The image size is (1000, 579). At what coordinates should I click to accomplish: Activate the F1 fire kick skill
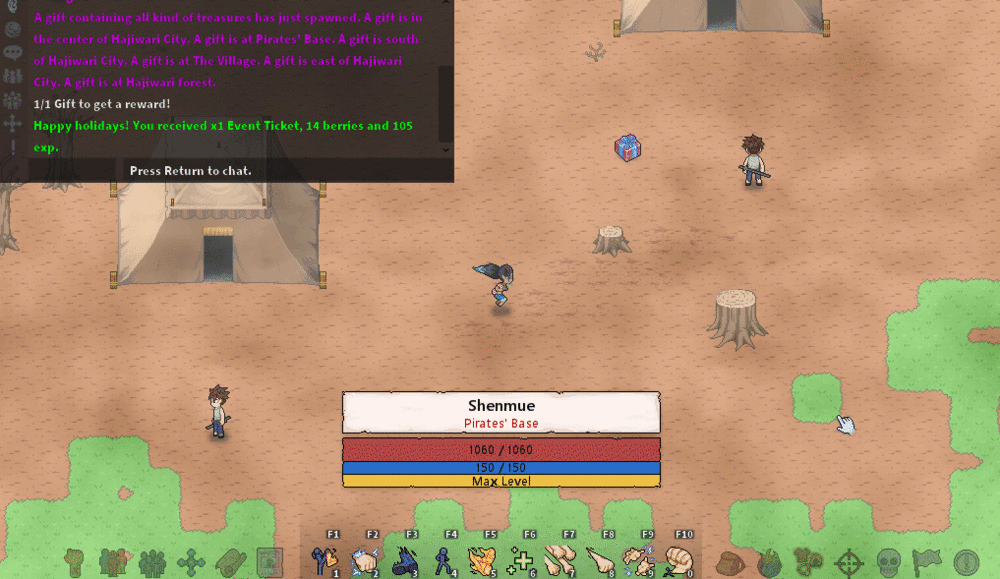(324, 559)
